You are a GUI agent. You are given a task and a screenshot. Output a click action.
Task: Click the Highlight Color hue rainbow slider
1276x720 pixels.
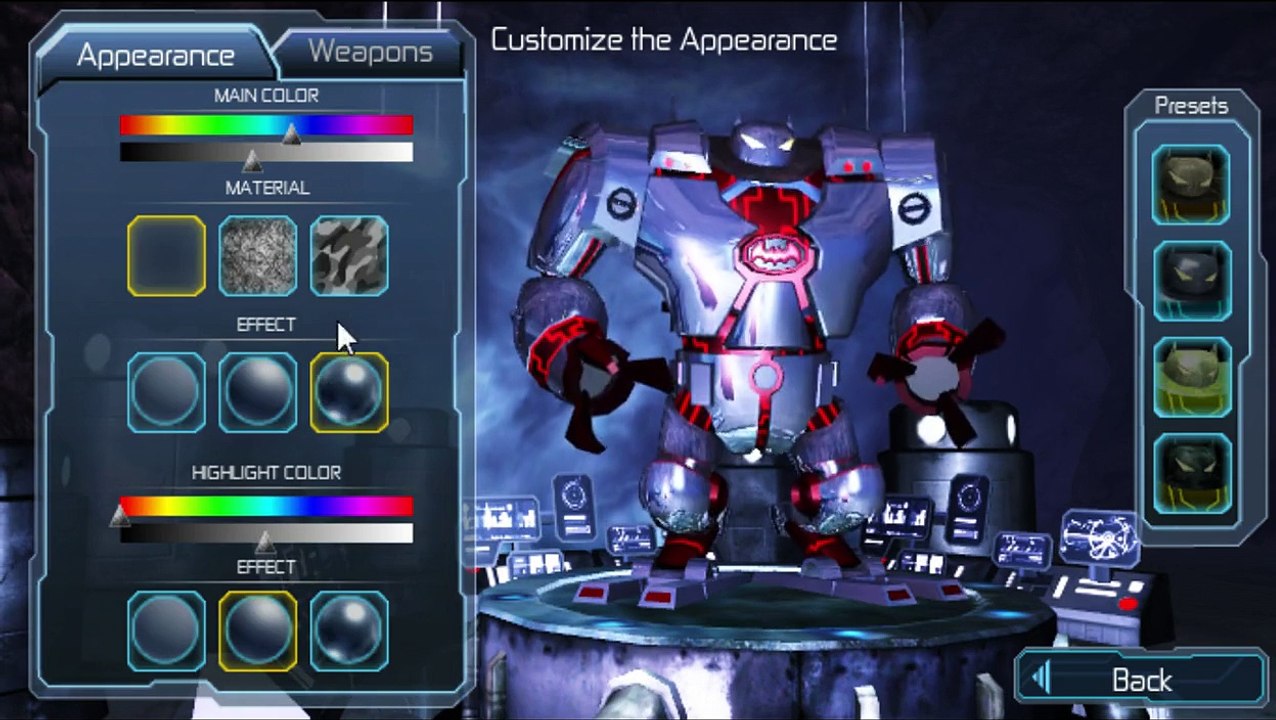[266, 506]
